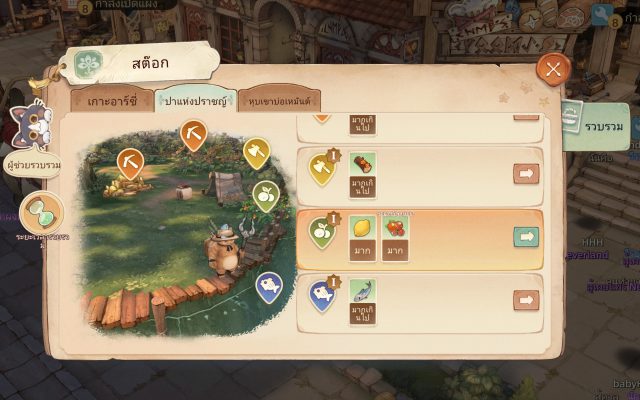Click the รวบรวม button
This screenshot has height=400, width=640.
[x=600, y=128]
